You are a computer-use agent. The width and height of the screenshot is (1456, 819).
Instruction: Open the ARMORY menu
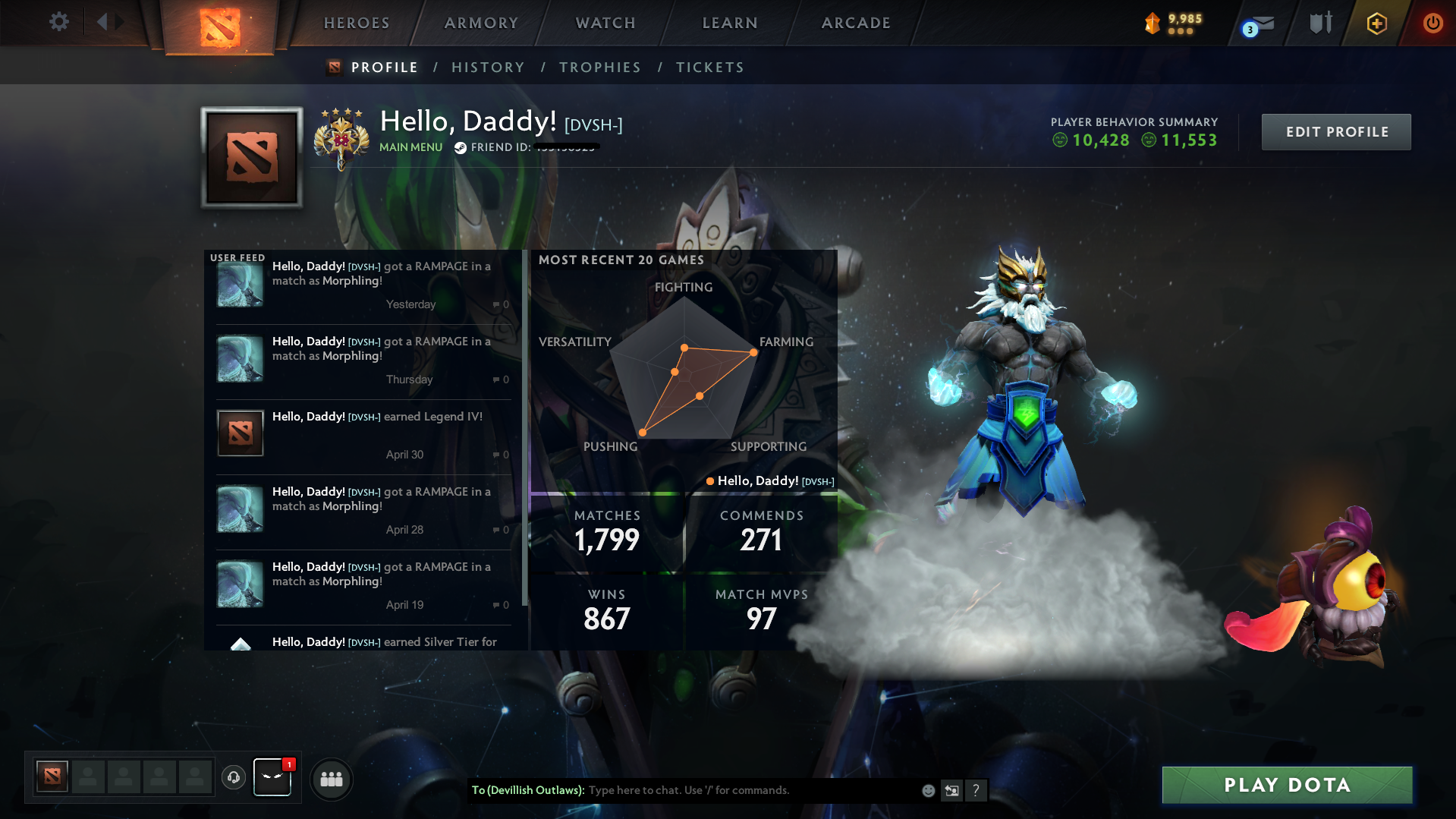(x=480, y=23)
